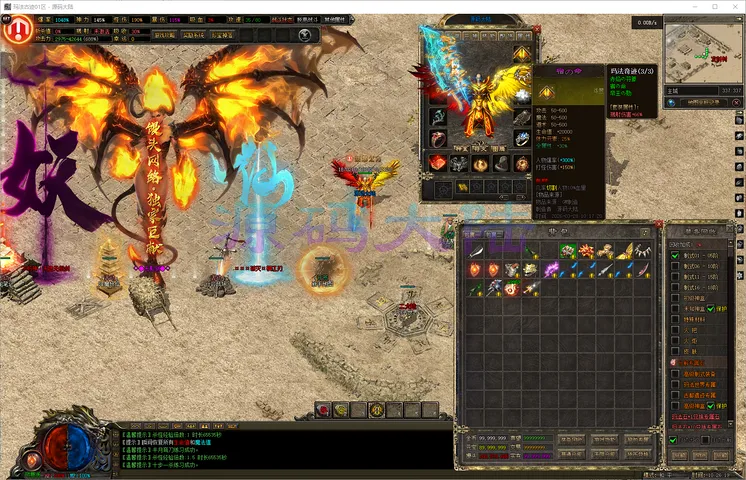
Task: Close the game window from the title bar
Action: 733,6
